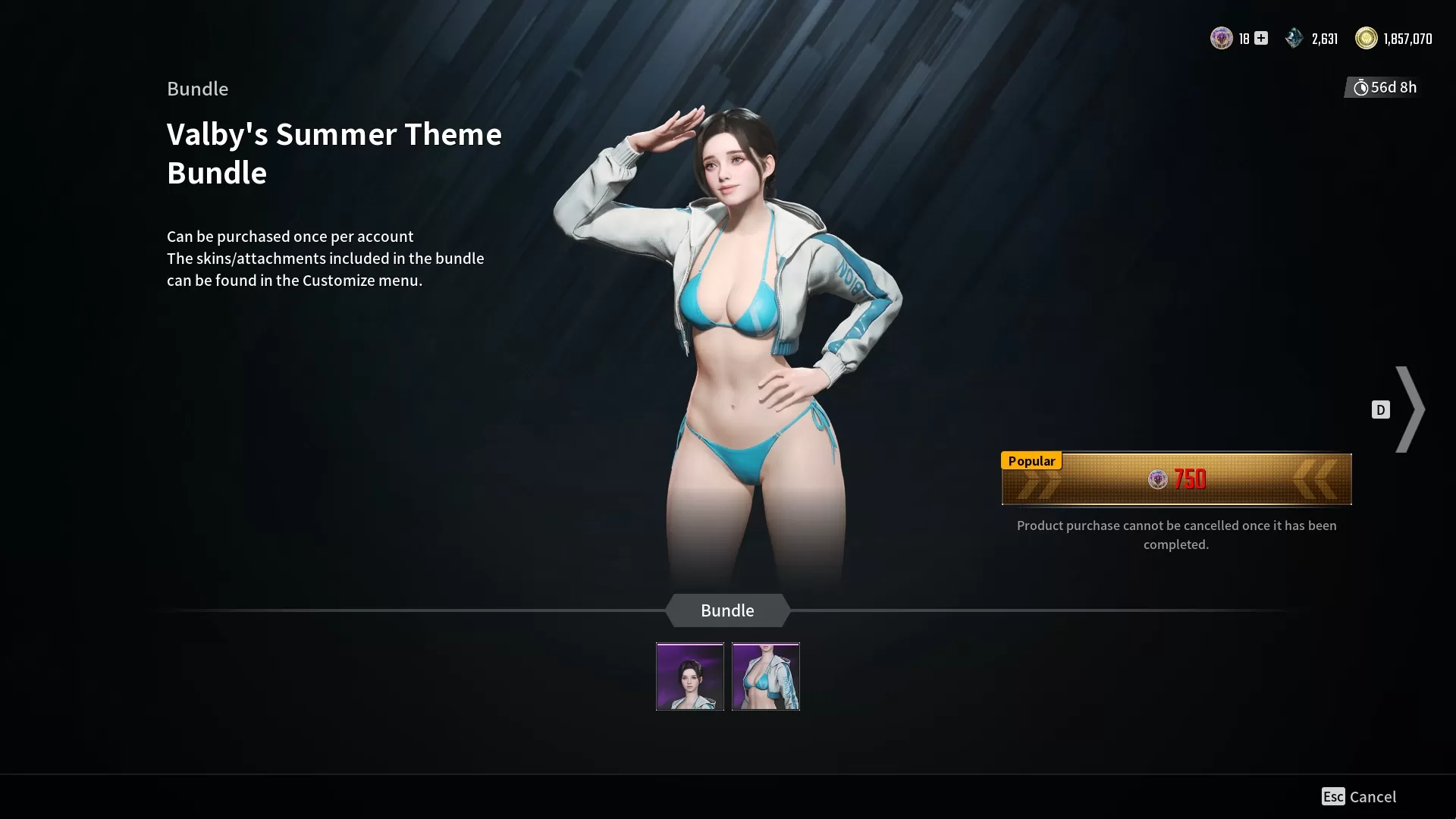
Task: Click the stopwatch icon next to 56d 8h
Action: coord(1361,87)
